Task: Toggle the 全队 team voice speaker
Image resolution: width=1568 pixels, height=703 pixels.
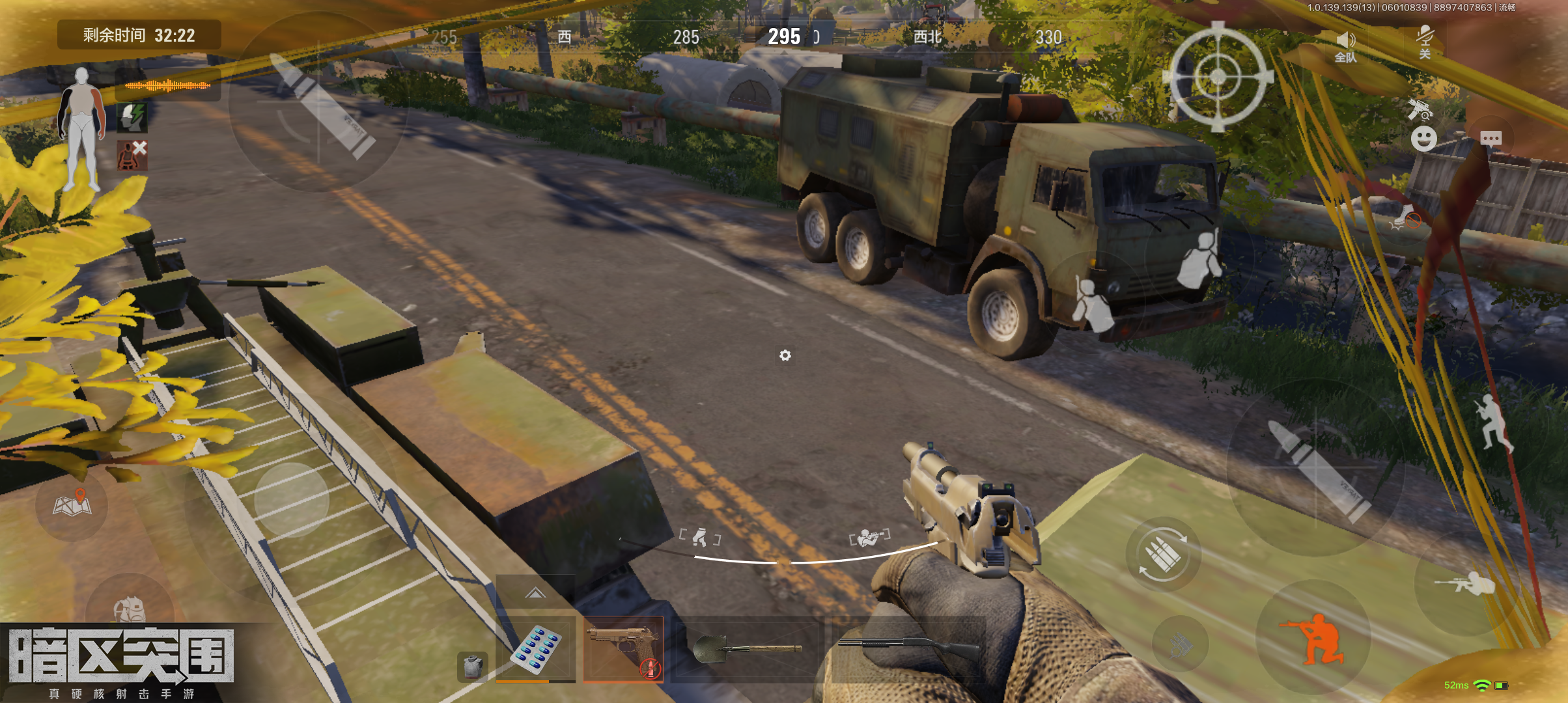Action: tap(1345, 47)
